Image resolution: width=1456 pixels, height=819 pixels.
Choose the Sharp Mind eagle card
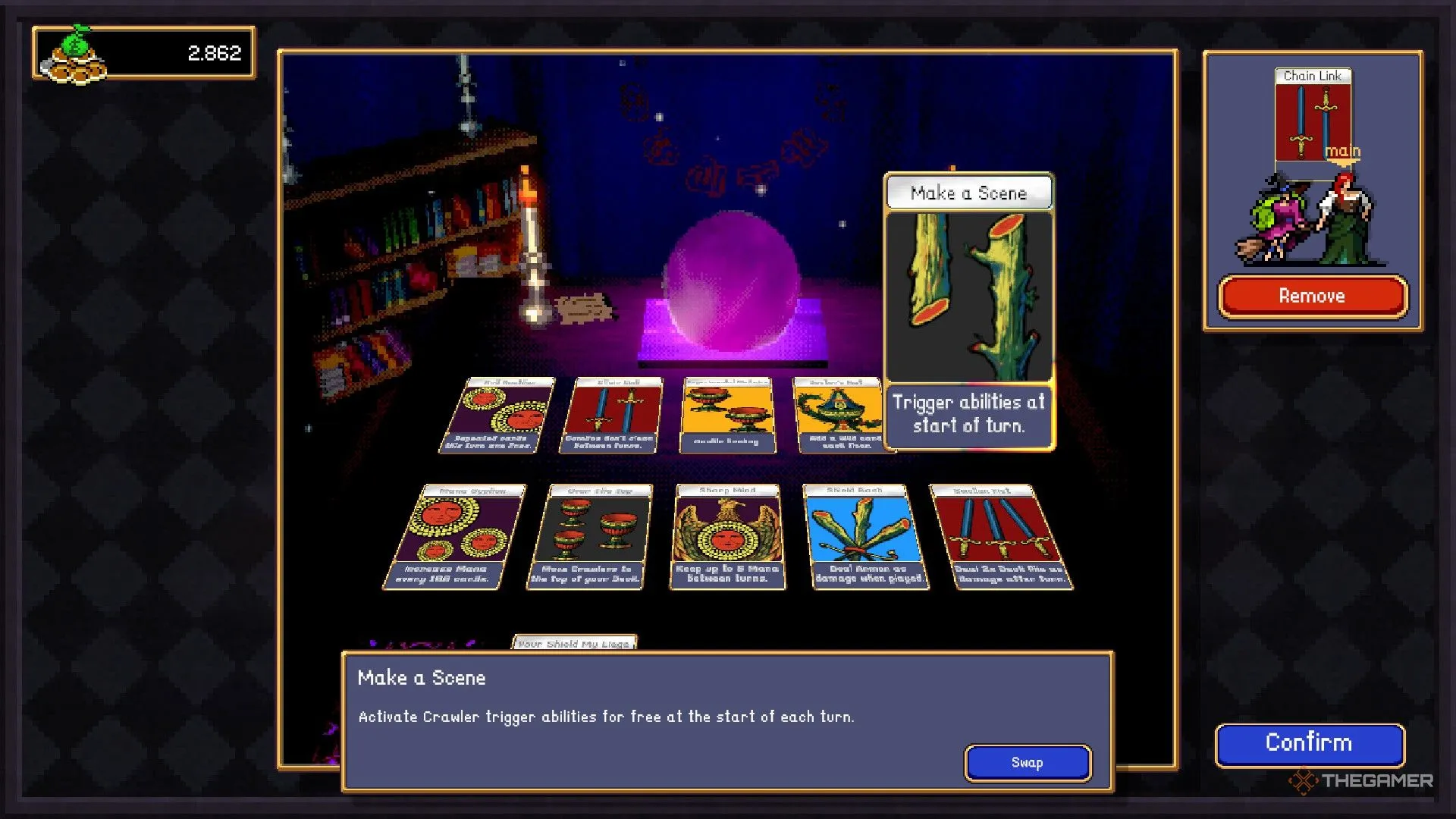point(726,536)
